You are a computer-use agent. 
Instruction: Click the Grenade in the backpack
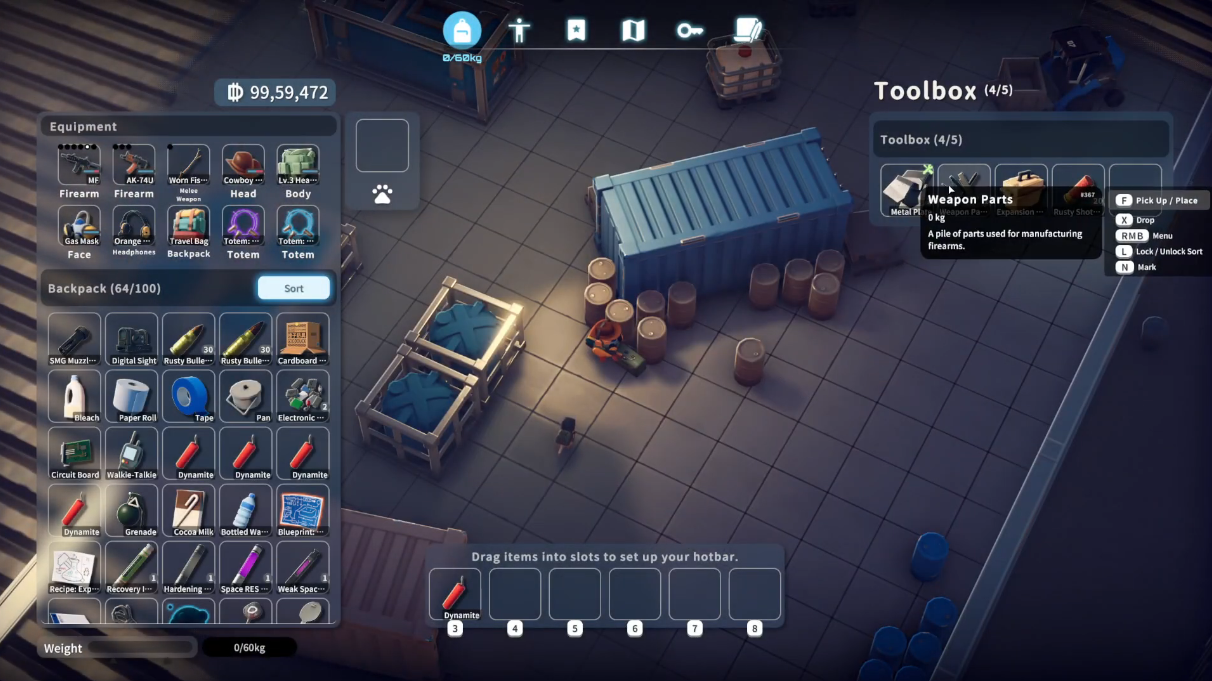(x=132, y=510)
